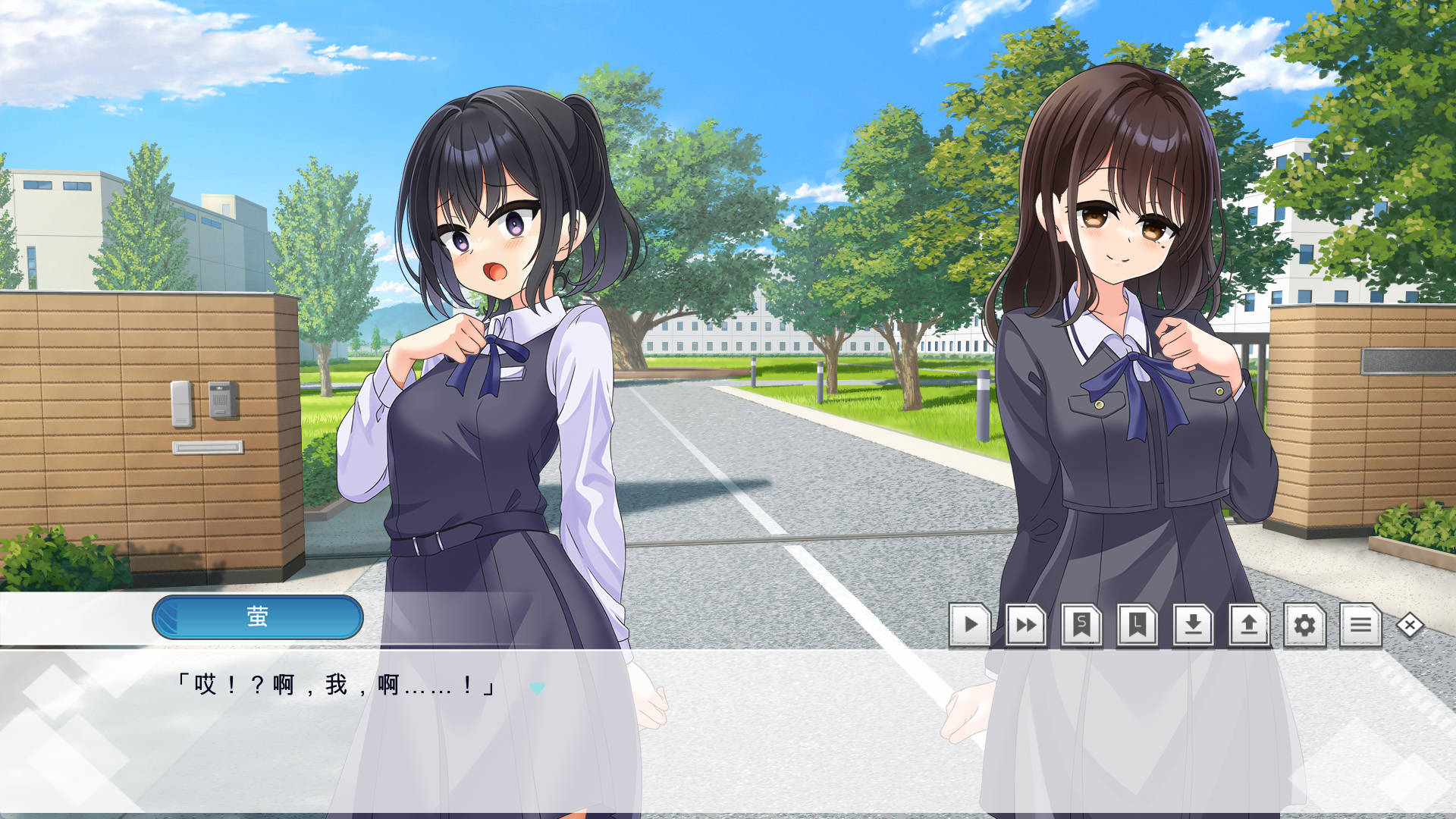1456x819 pixels.
Task: Start auto-play with the play triangle button
Action: [970, 625]
